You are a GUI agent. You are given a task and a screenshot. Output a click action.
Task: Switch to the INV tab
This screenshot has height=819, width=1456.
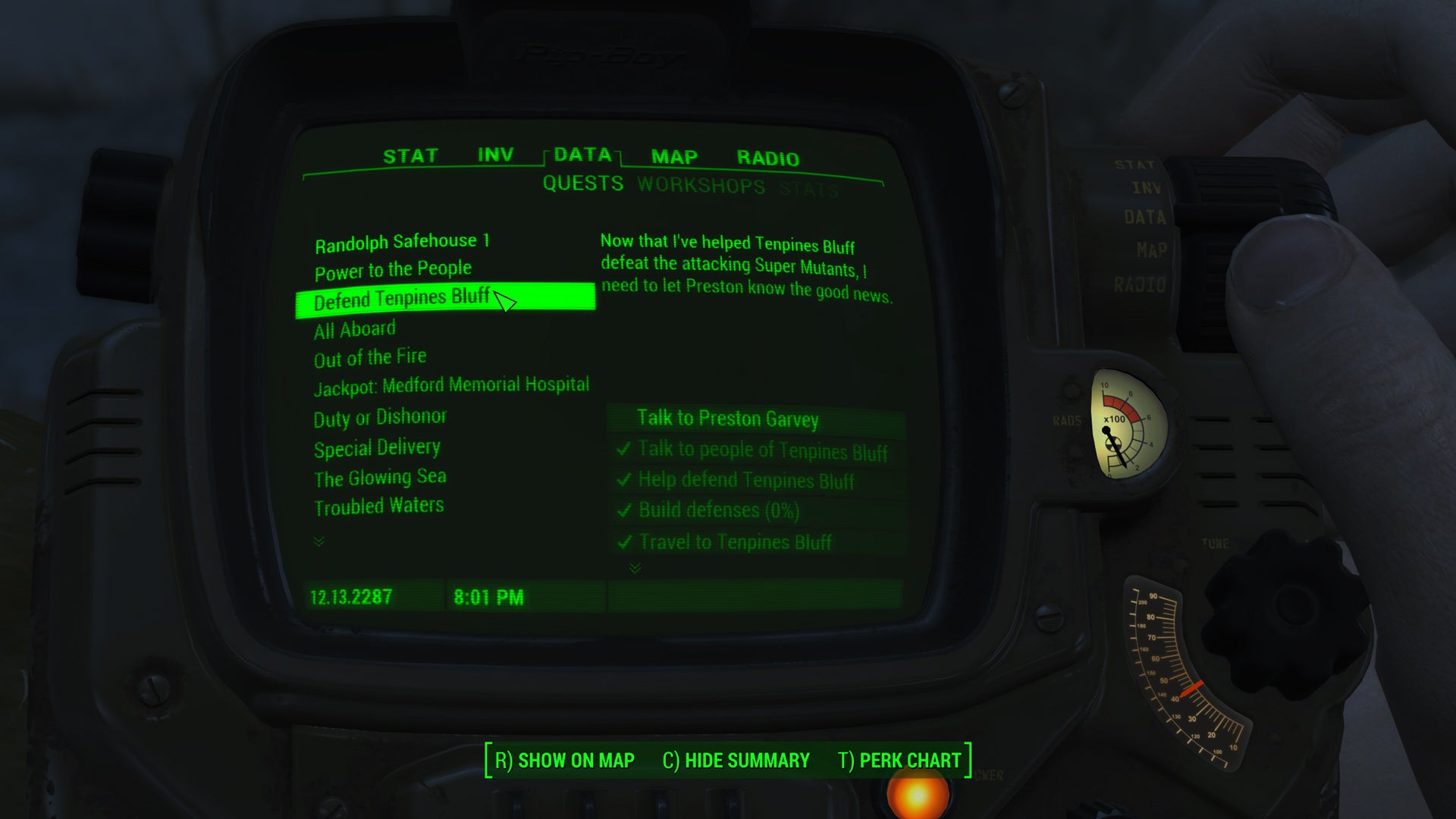pos(494,155)
